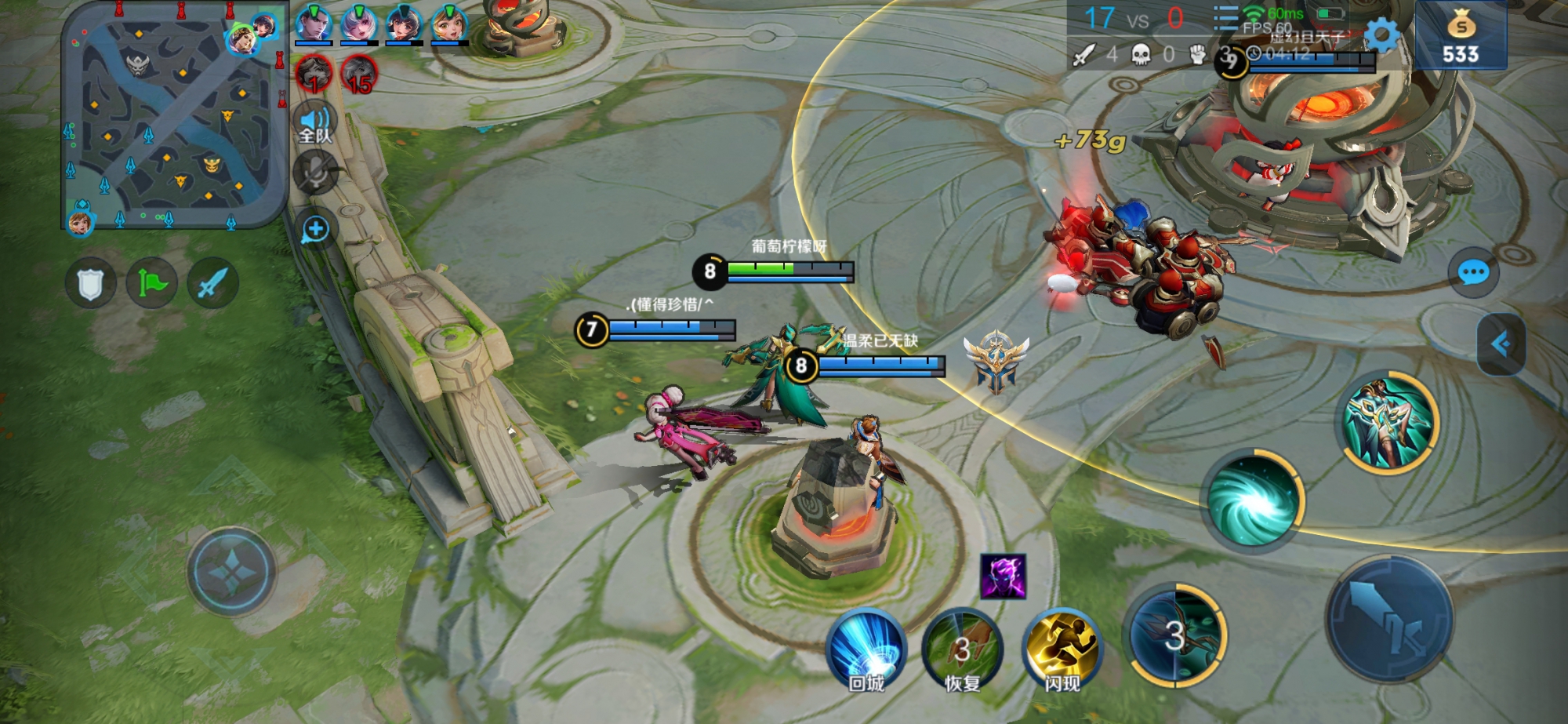Cast the hero portrait ultimate skill
The height and width of the screenshot is (724, 1568).
click(x=1388, y=423)
